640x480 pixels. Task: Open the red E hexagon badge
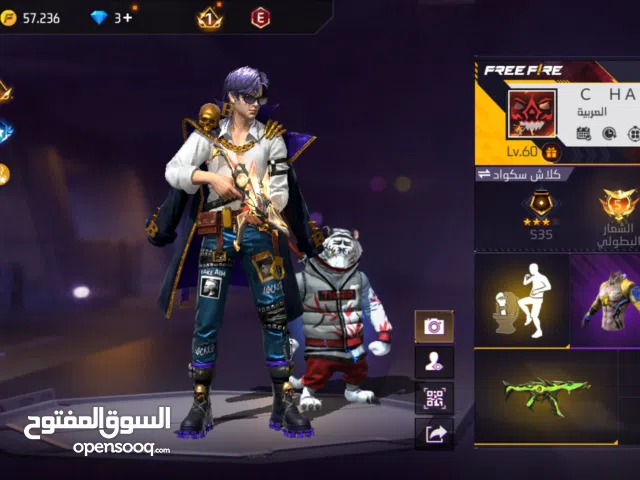260,17
